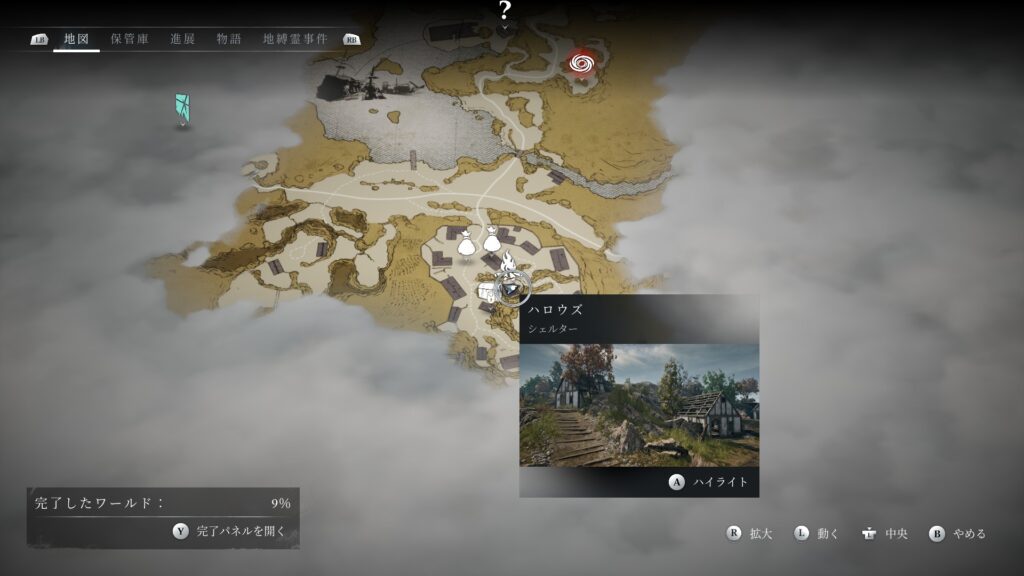Switch to the 保管庫 tab
The height and width of the screenshot is (576, 1024).
coord(130,40)
